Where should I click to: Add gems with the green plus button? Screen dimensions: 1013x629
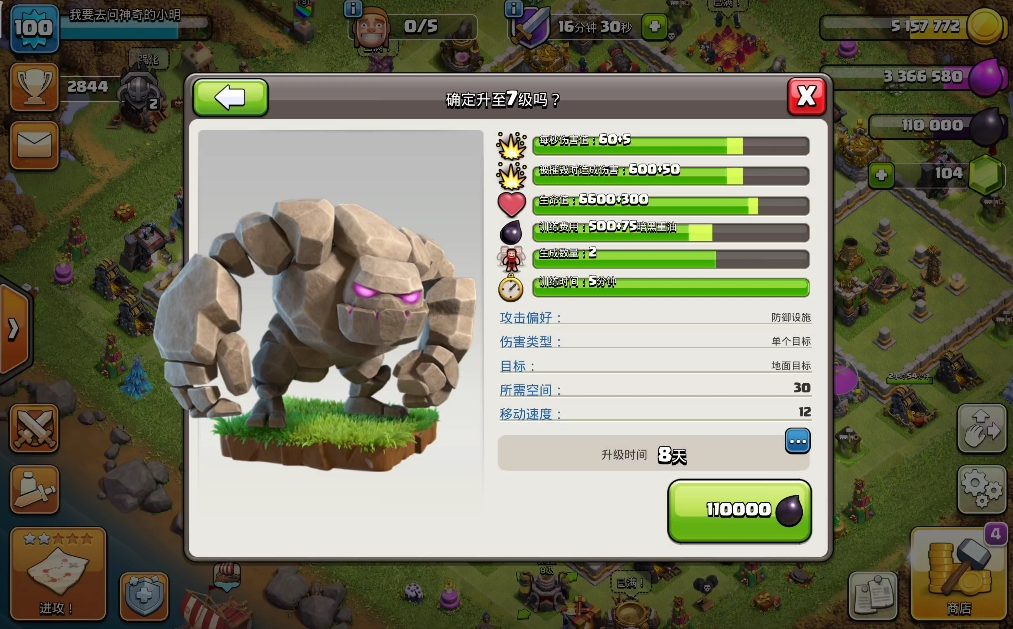[881, 176]
